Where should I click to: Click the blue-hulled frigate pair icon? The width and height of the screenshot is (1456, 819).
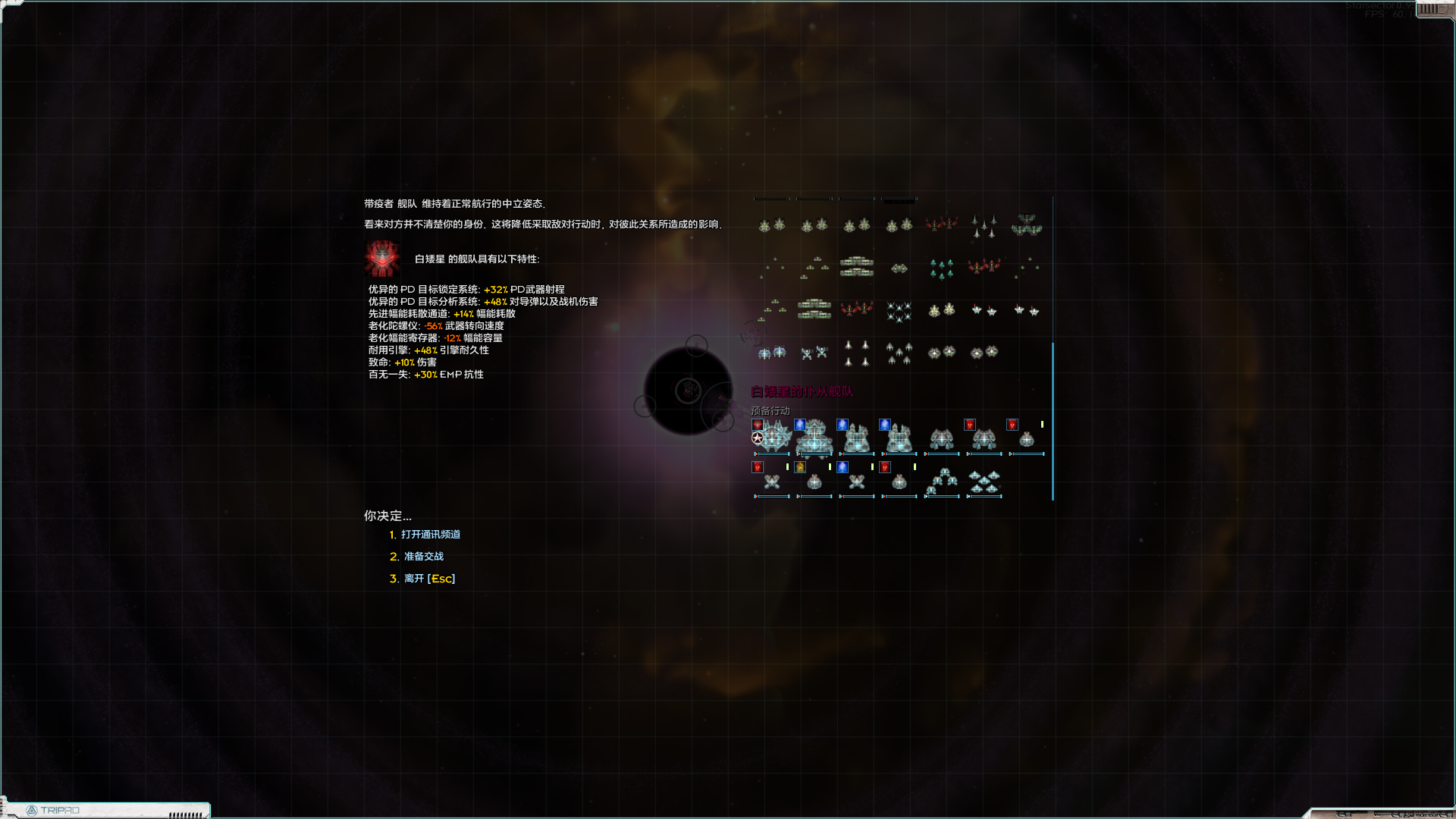coord(772,353)
